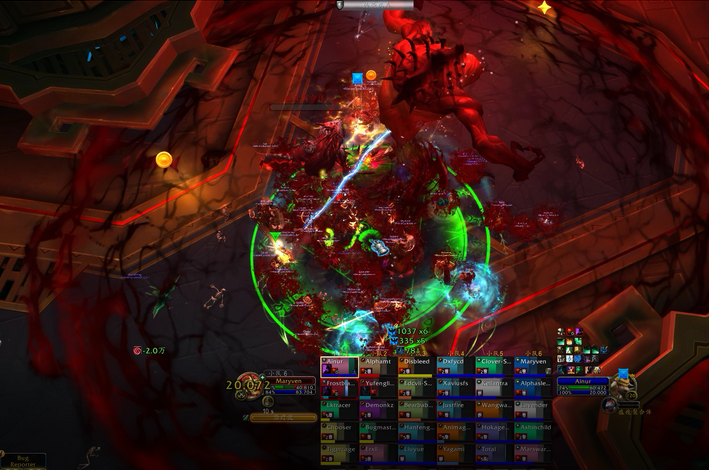Target Hokage in the raid frames
Screen dimensions: 709x470
tap(494, 432)
